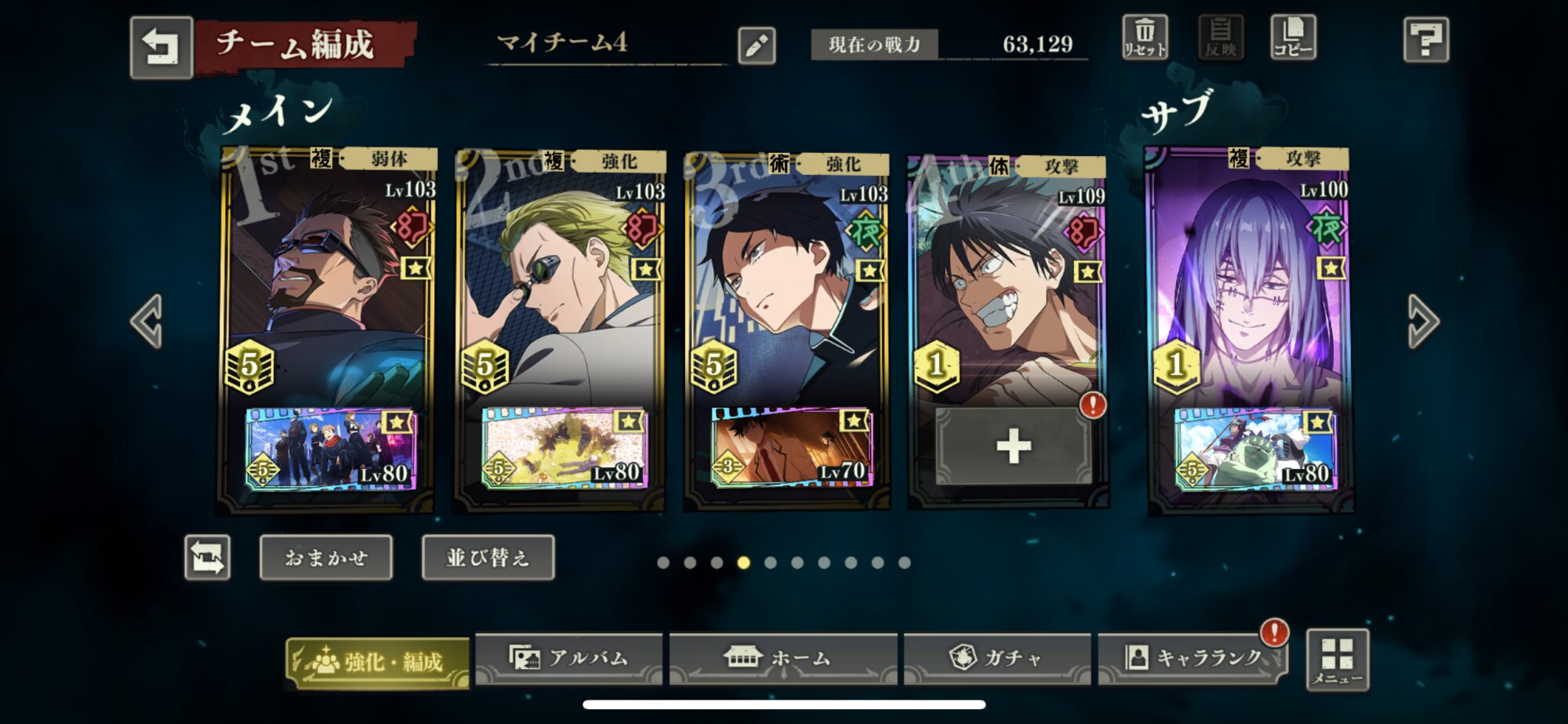Go to the ホーム screen
Viewport: 1568px width, 724px height.
point(782,658)
